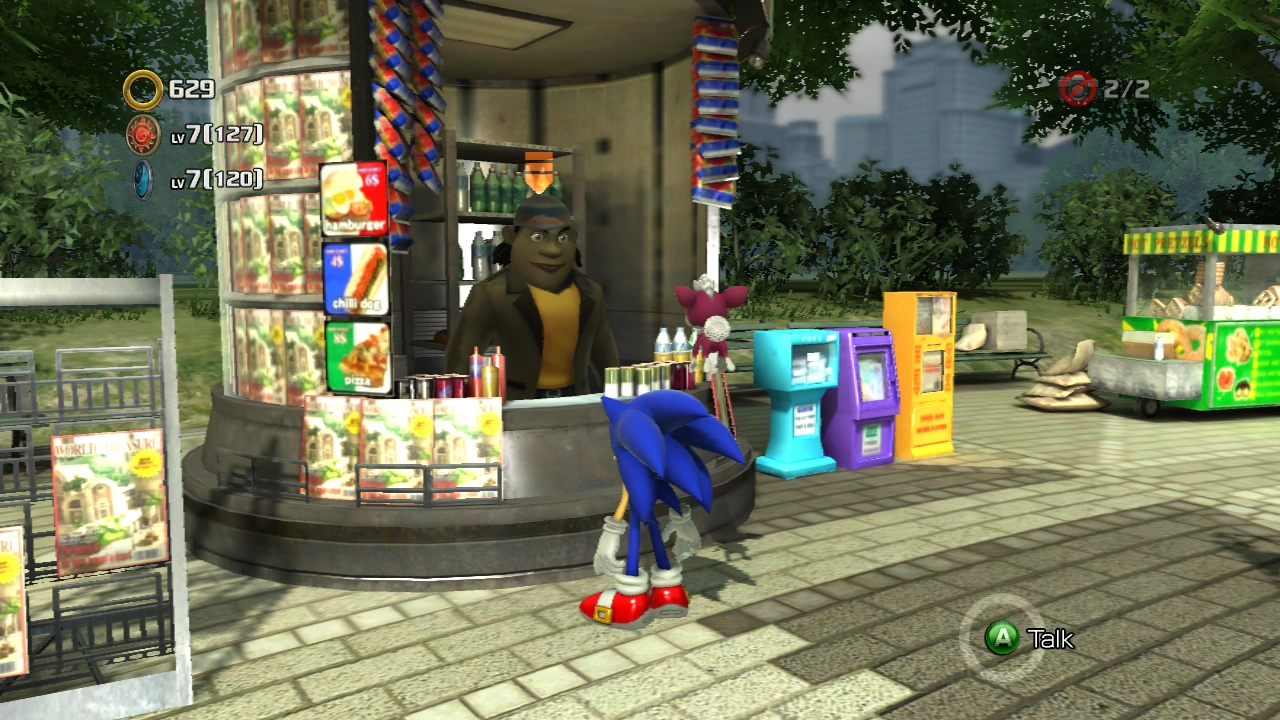This screenshot has height=720, width=1280.
Task: Click the crossed-out camera icon
Action: tap(1079, 89)
